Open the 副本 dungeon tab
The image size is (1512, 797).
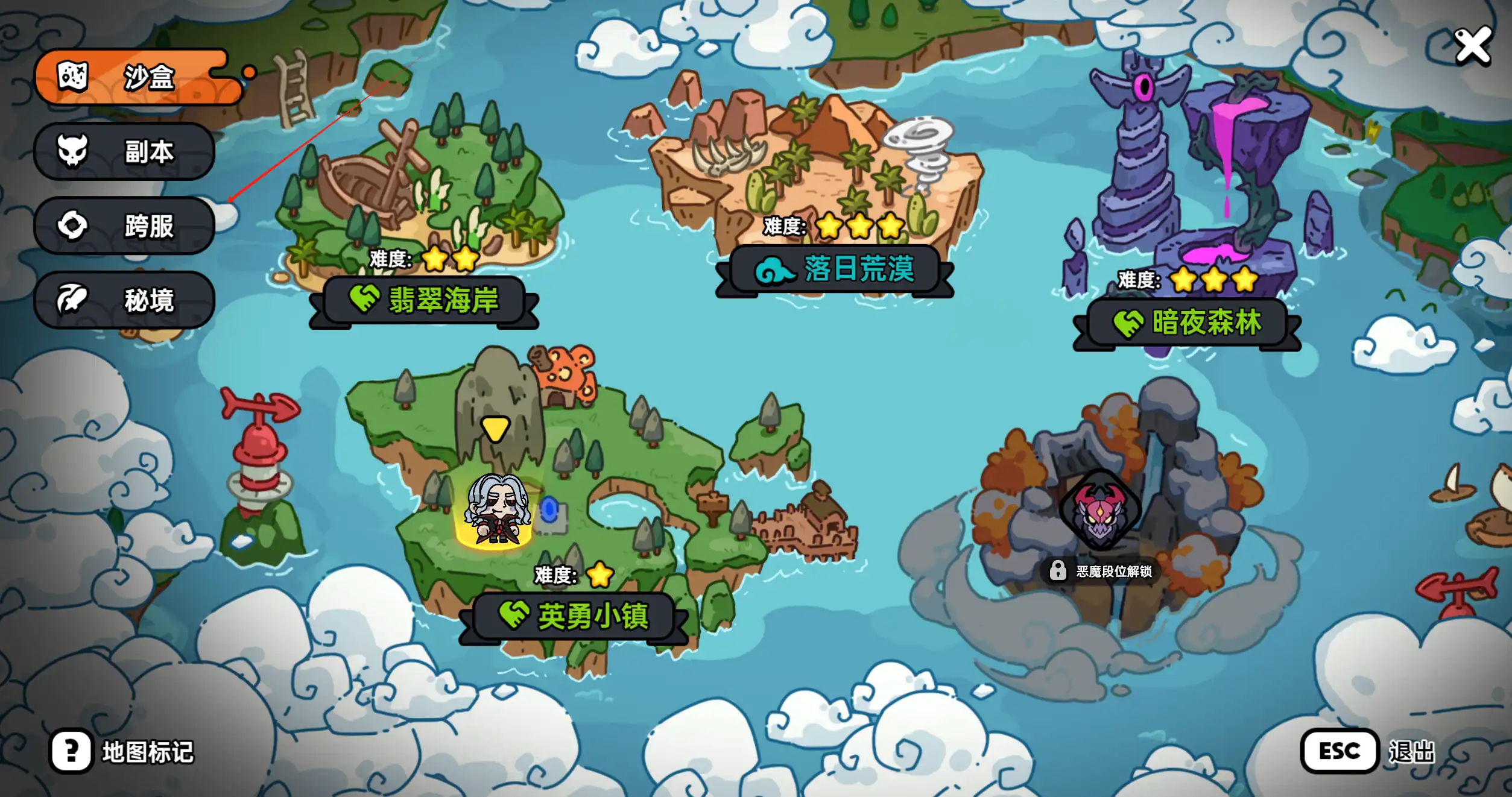125,151
